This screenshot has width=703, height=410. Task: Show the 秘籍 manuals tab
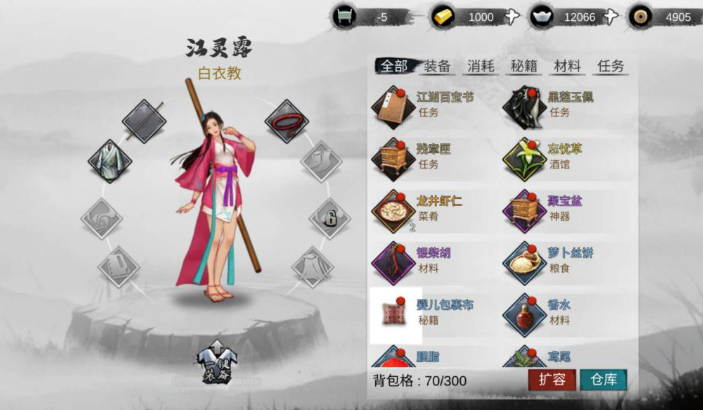(524, 66)
